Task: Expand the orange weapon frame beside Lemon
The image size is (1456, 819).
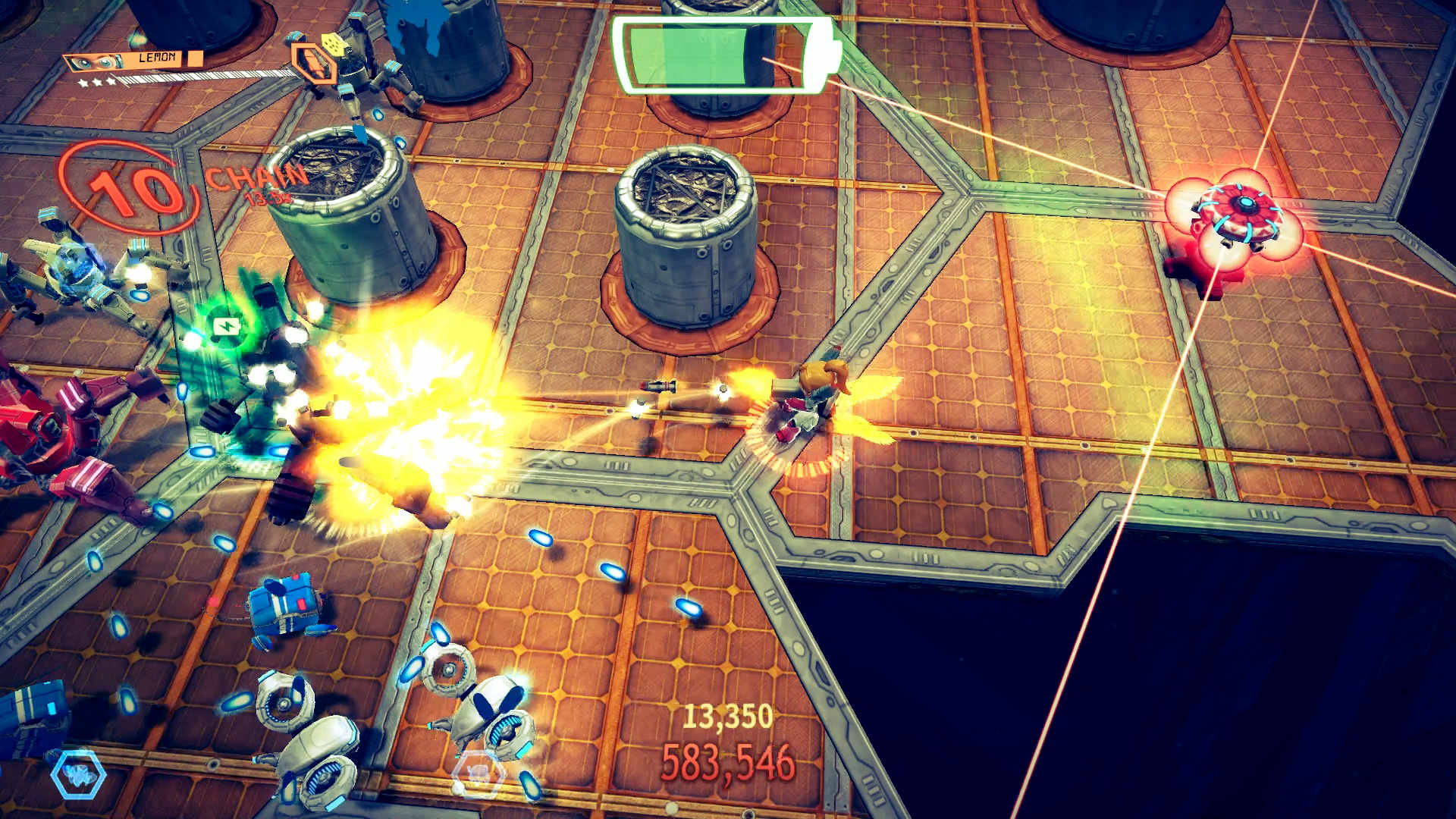Action: point(313,64)
